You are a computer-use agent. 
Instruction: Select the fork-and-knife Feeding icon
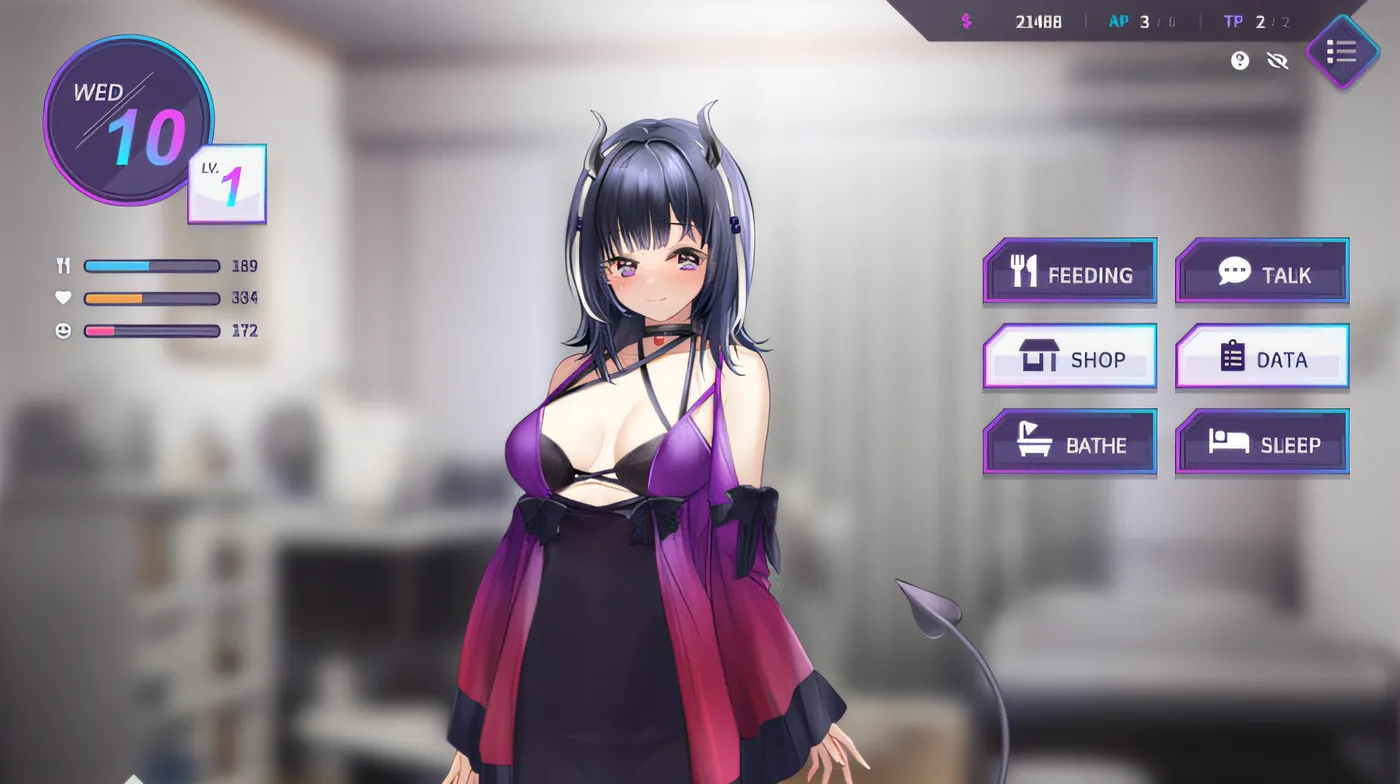(x=1025, y=270)
